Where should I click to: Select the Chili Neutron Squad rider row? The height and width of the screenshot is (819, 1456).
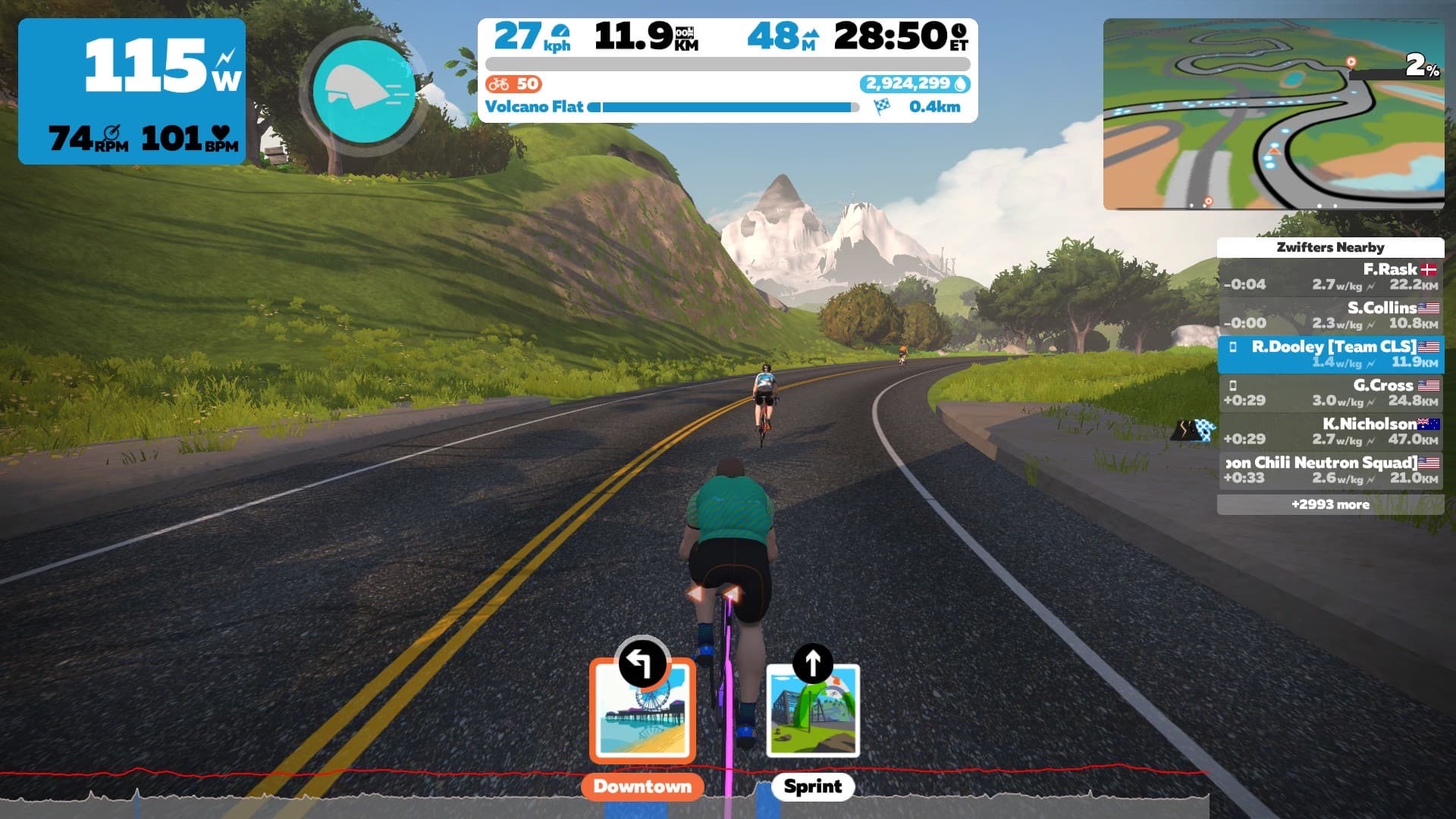pos(1330,470)
